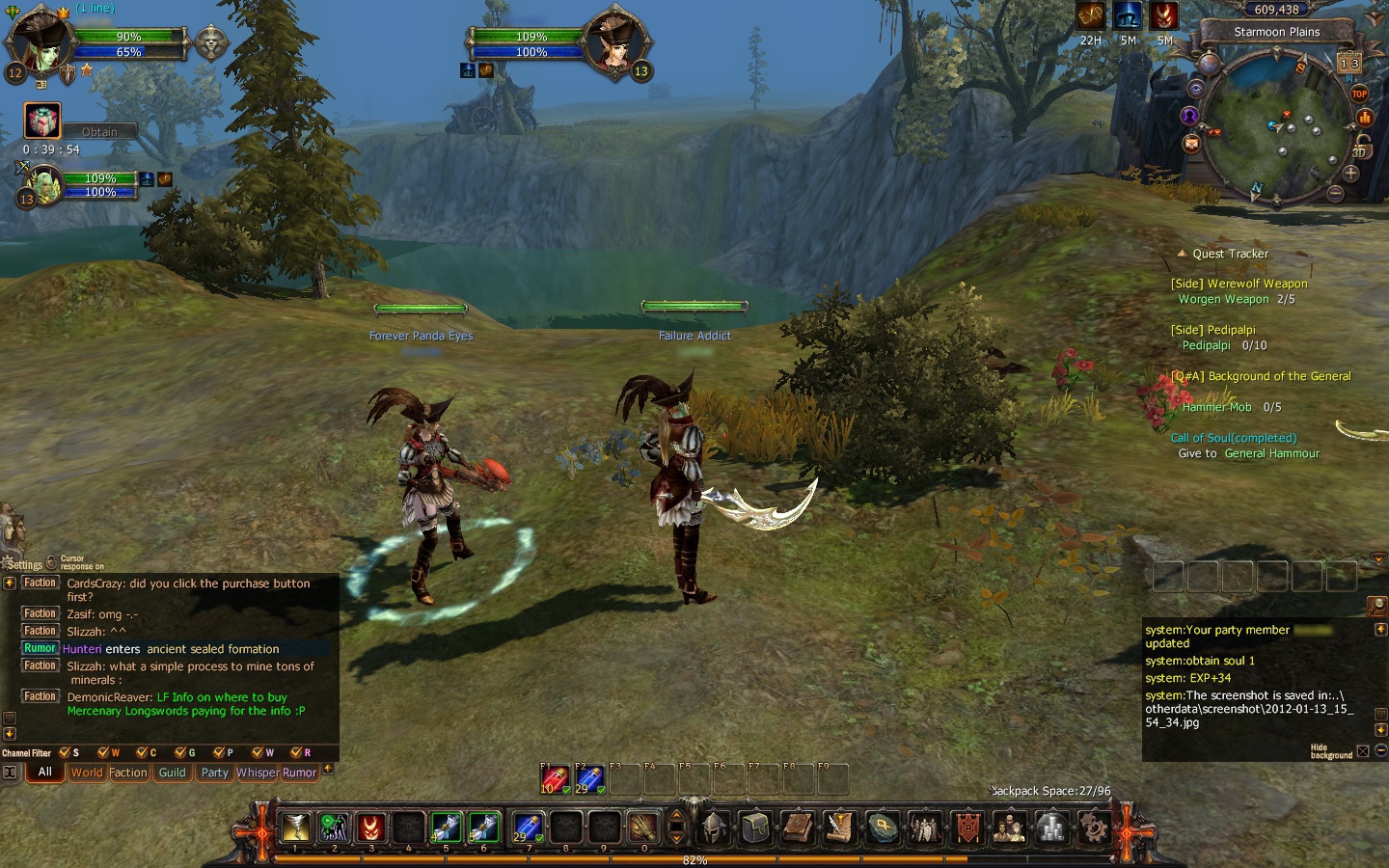Screen dimensions: 1389x868
Task: Switch chat to the World tab
Action: [86, 773]
